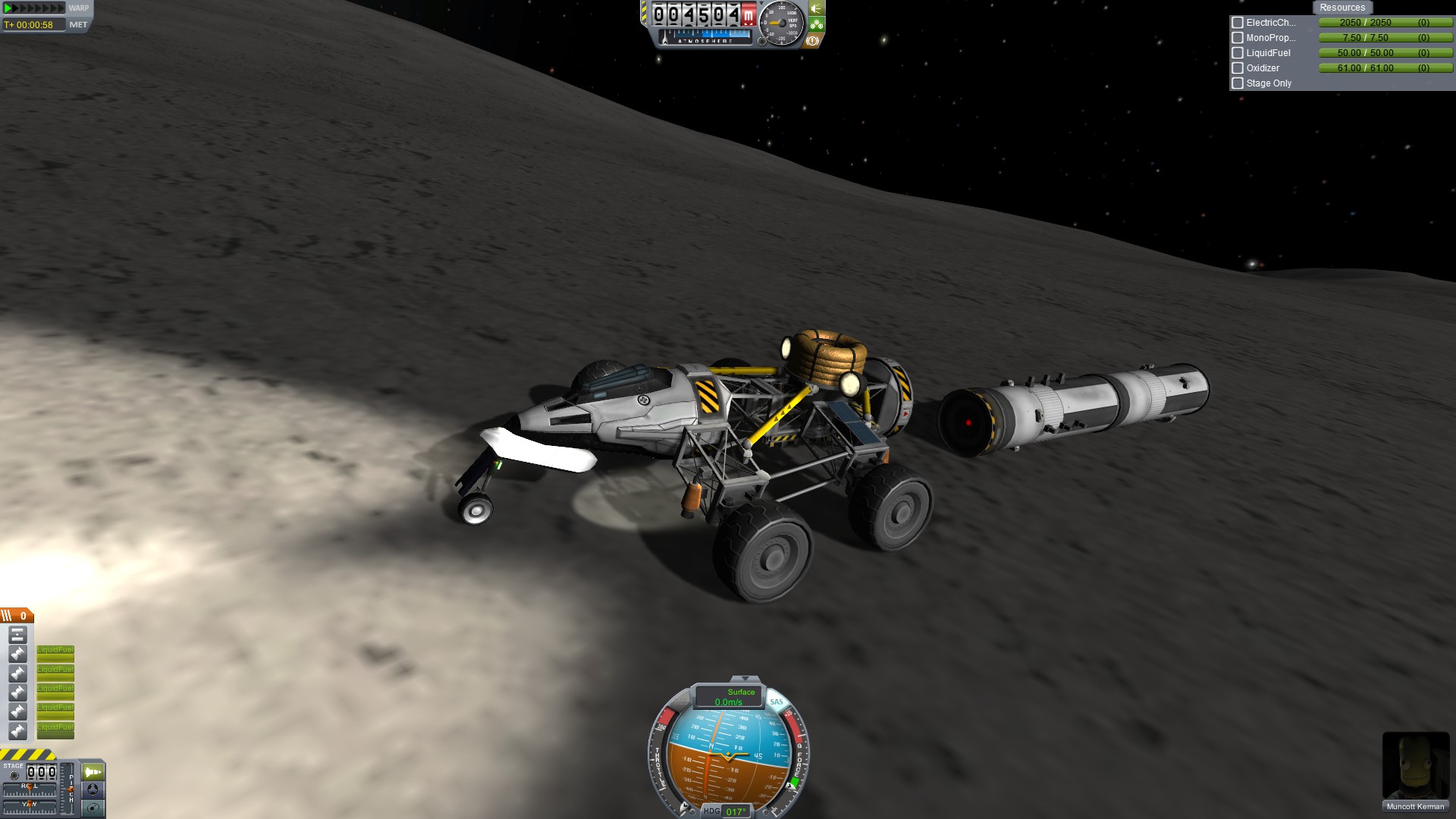This screenshot has height=819, width=1456.
Task: Open the map view button
Action: coord(93,808)
